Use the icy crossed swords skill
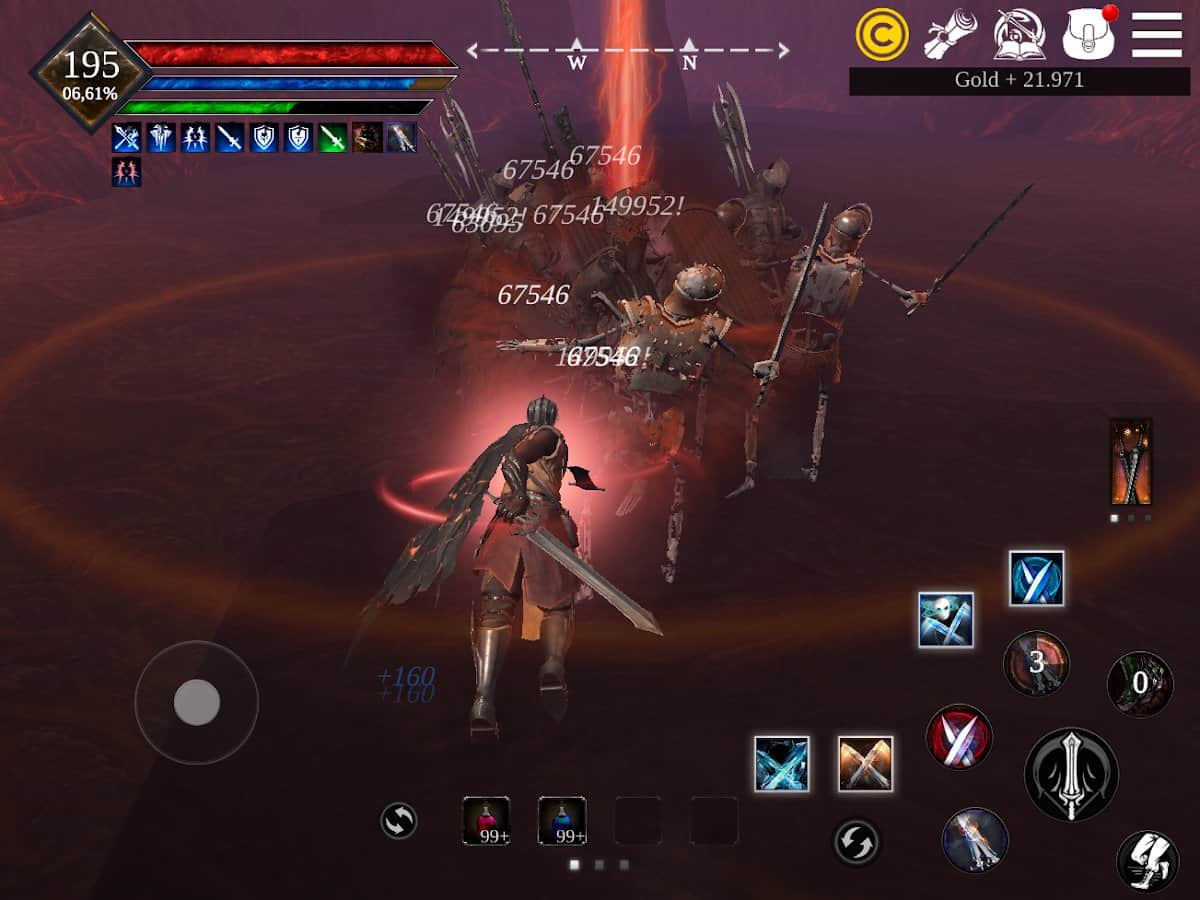Viewport: 1200px width, 900px height. (x=782, y=764)
